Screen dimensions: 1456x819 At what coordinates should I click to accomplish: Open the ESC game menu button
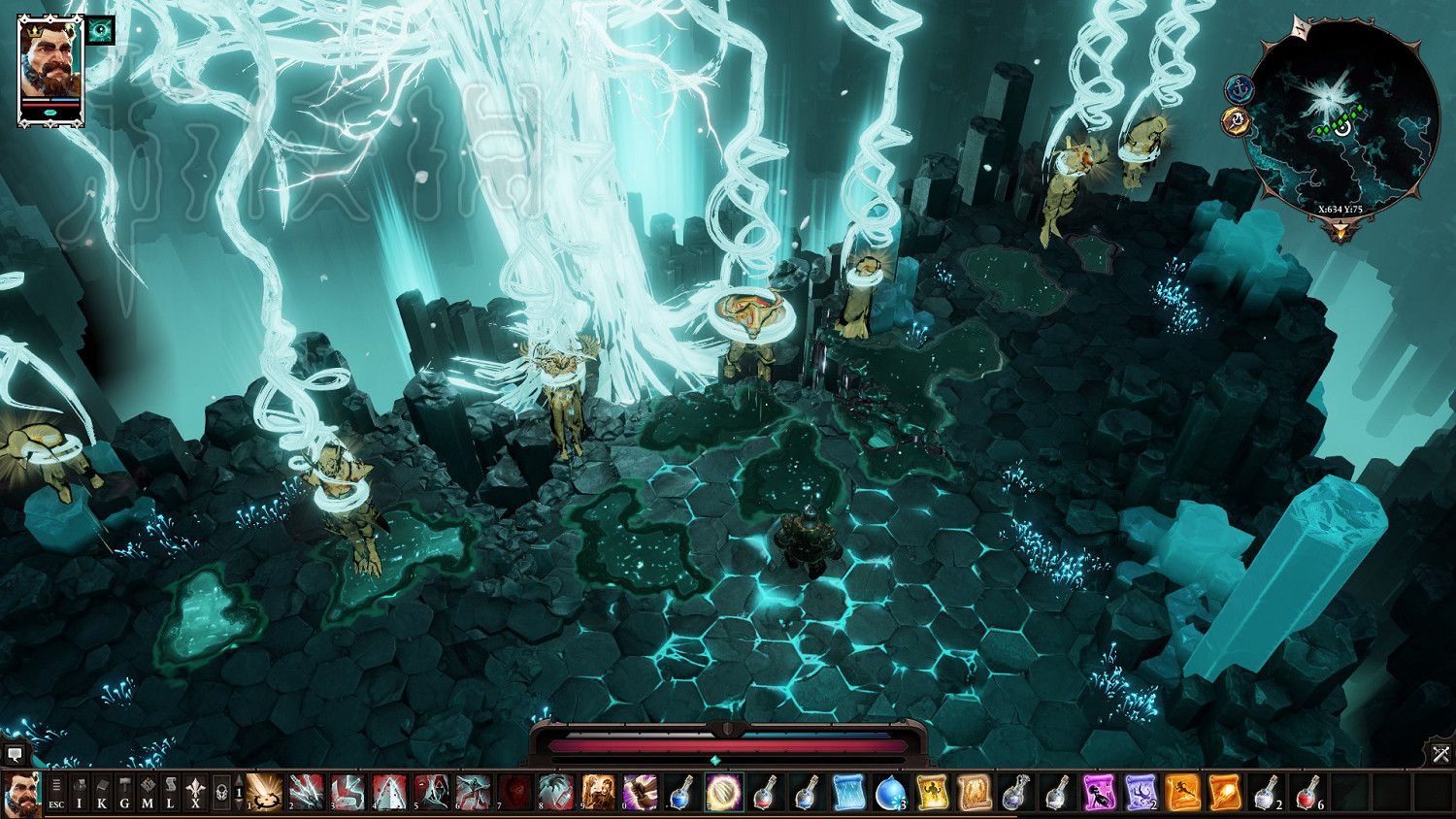click(x=56, y=792)
